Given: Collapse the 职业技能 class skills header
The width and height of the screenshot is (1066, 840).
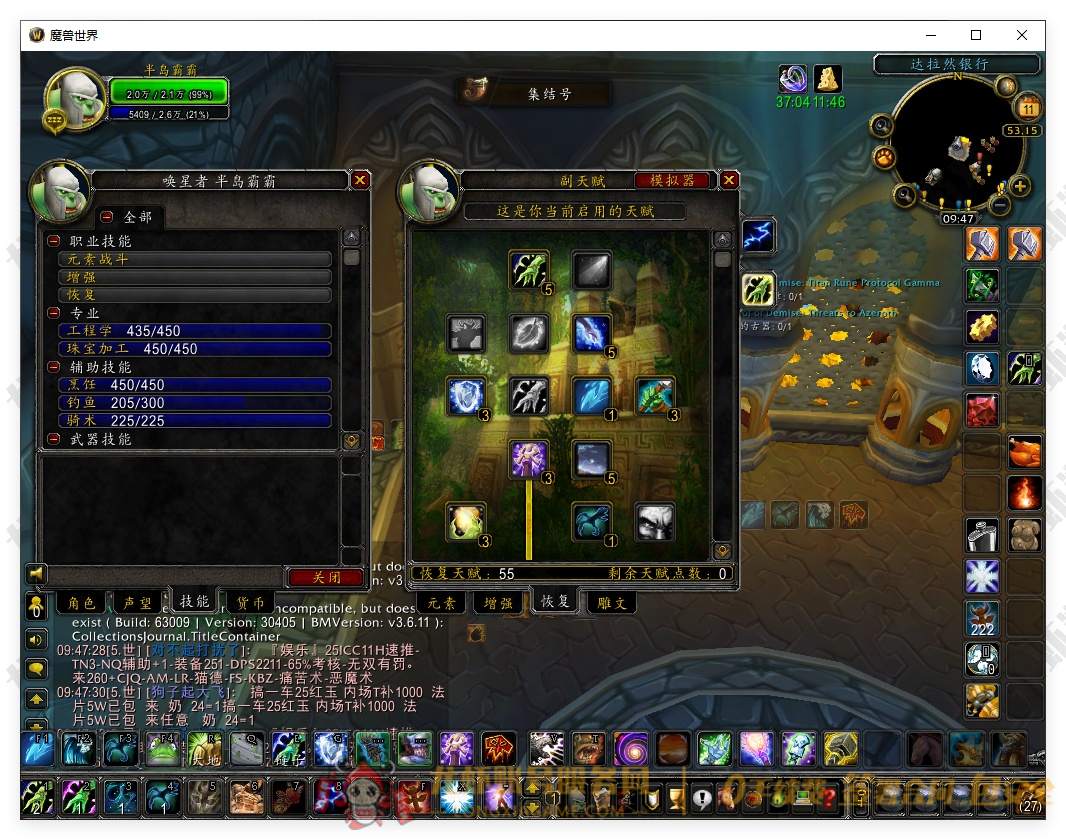Looking at the screenshot, I should click(x=54, y=241).
